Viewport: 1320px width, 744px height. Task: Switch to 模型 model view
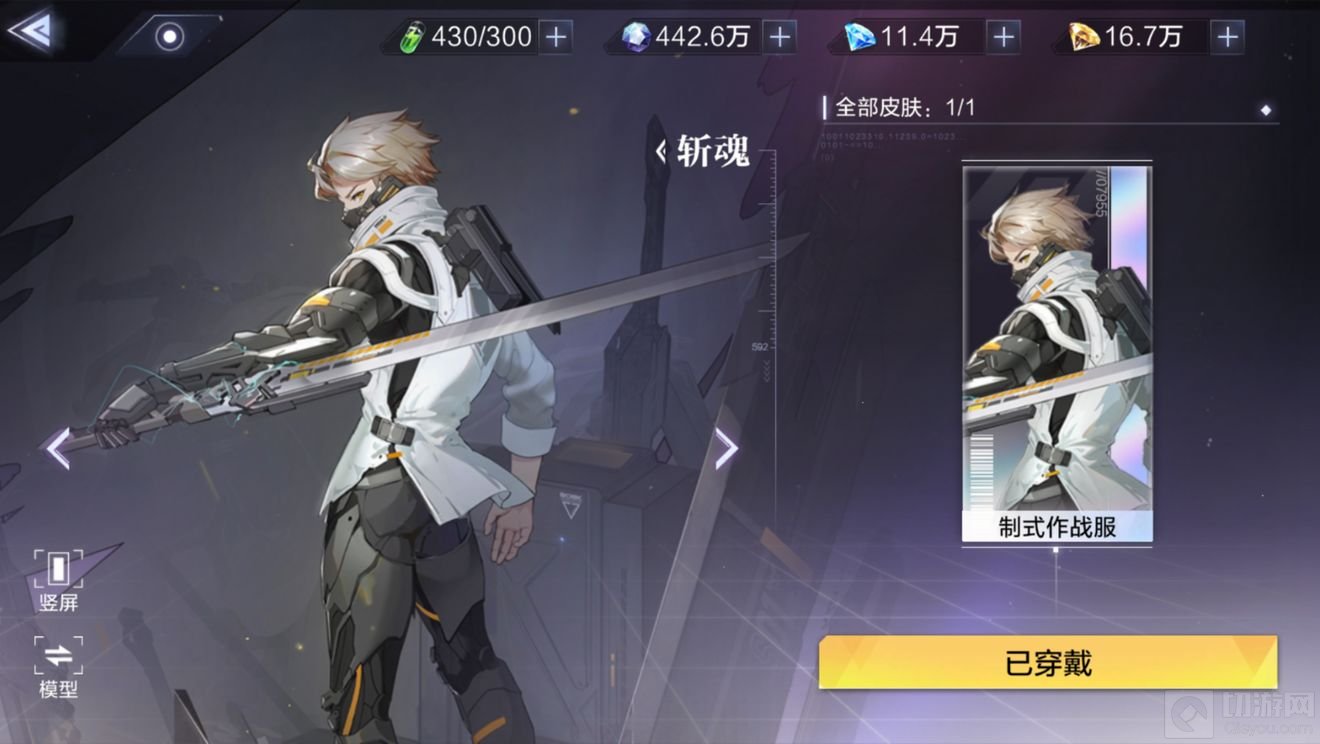(58, 667)
